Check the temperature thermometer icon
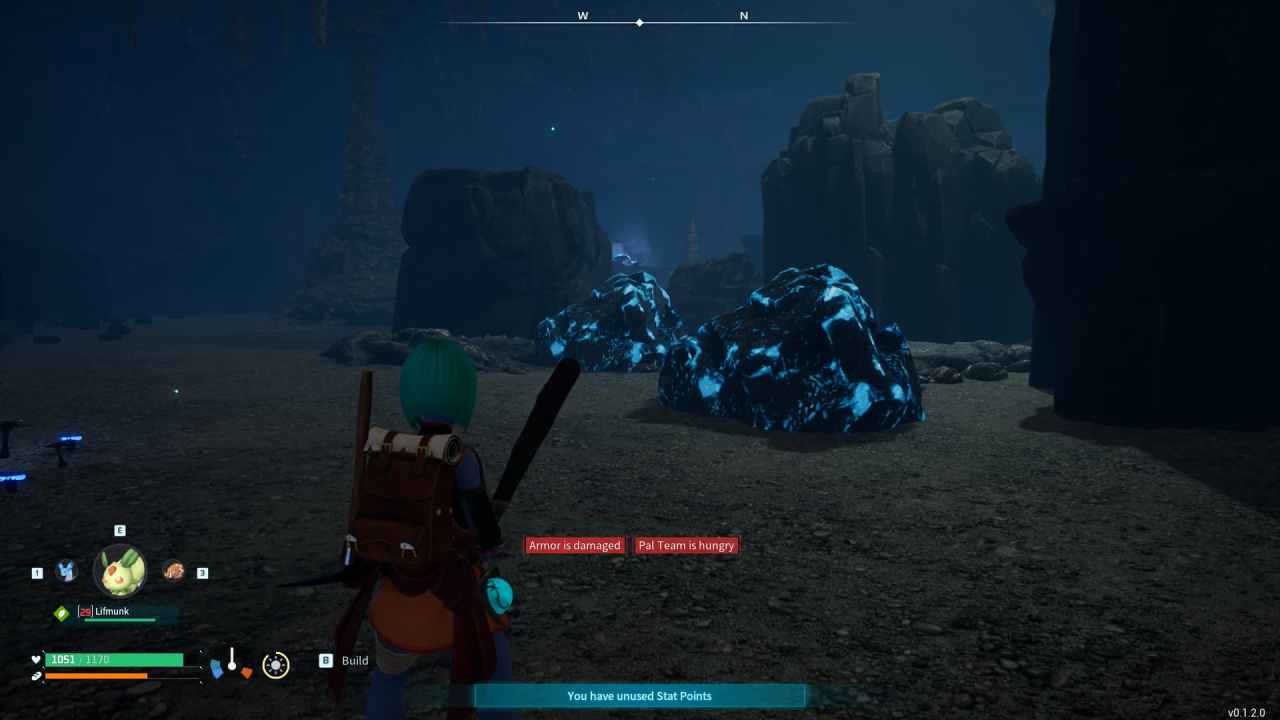The image size is (1280, 720). click(231, 661)
